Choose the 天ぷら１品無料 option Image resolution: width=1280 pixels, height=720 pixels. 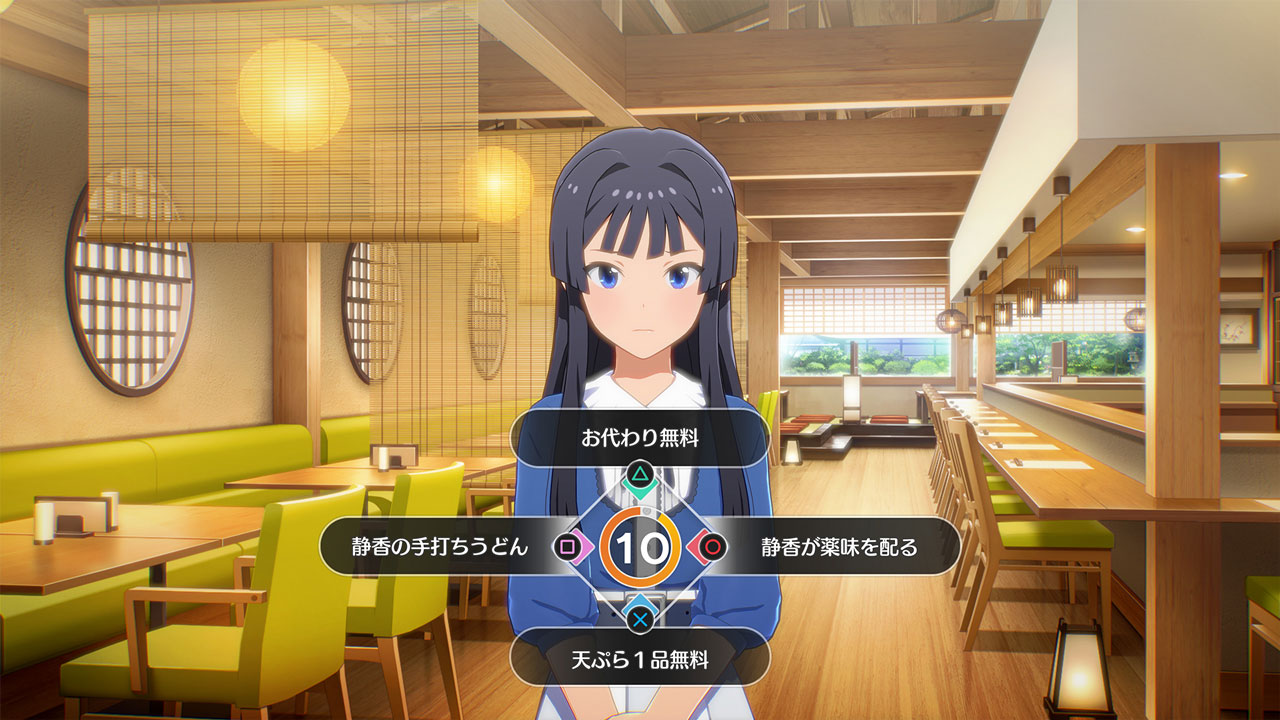(640, 660)
